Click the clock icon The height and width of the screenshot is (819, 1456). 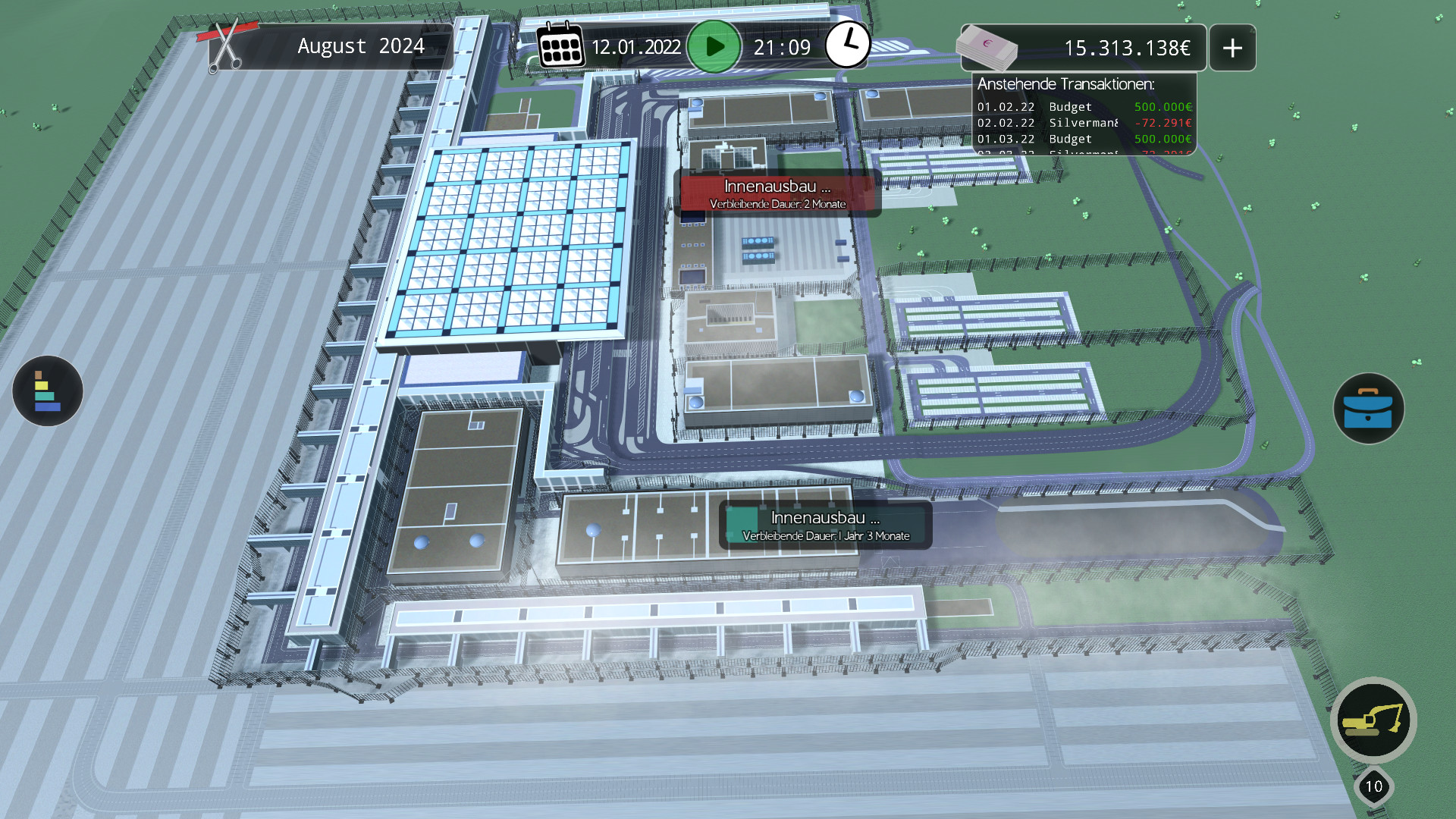[847, 45]
